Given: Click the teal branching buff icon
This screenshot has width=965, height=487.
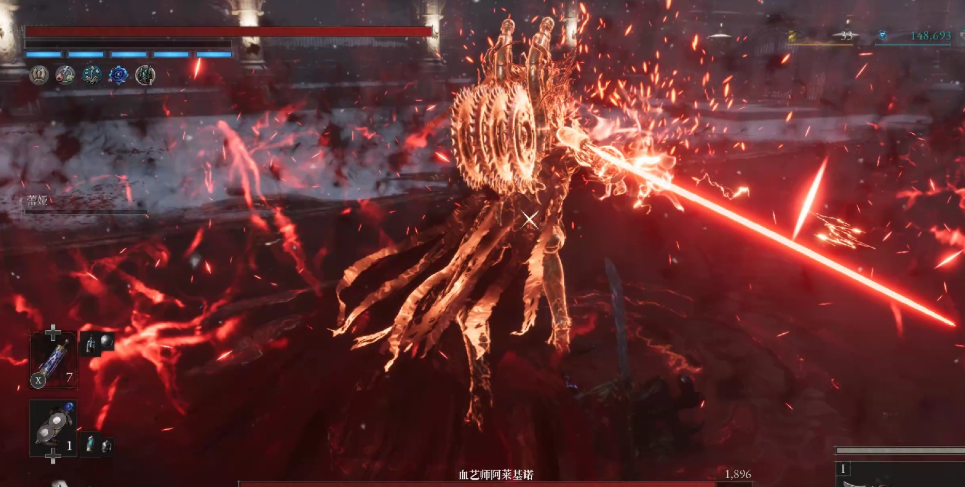Looking at the screenshot, I should [91, 74].
